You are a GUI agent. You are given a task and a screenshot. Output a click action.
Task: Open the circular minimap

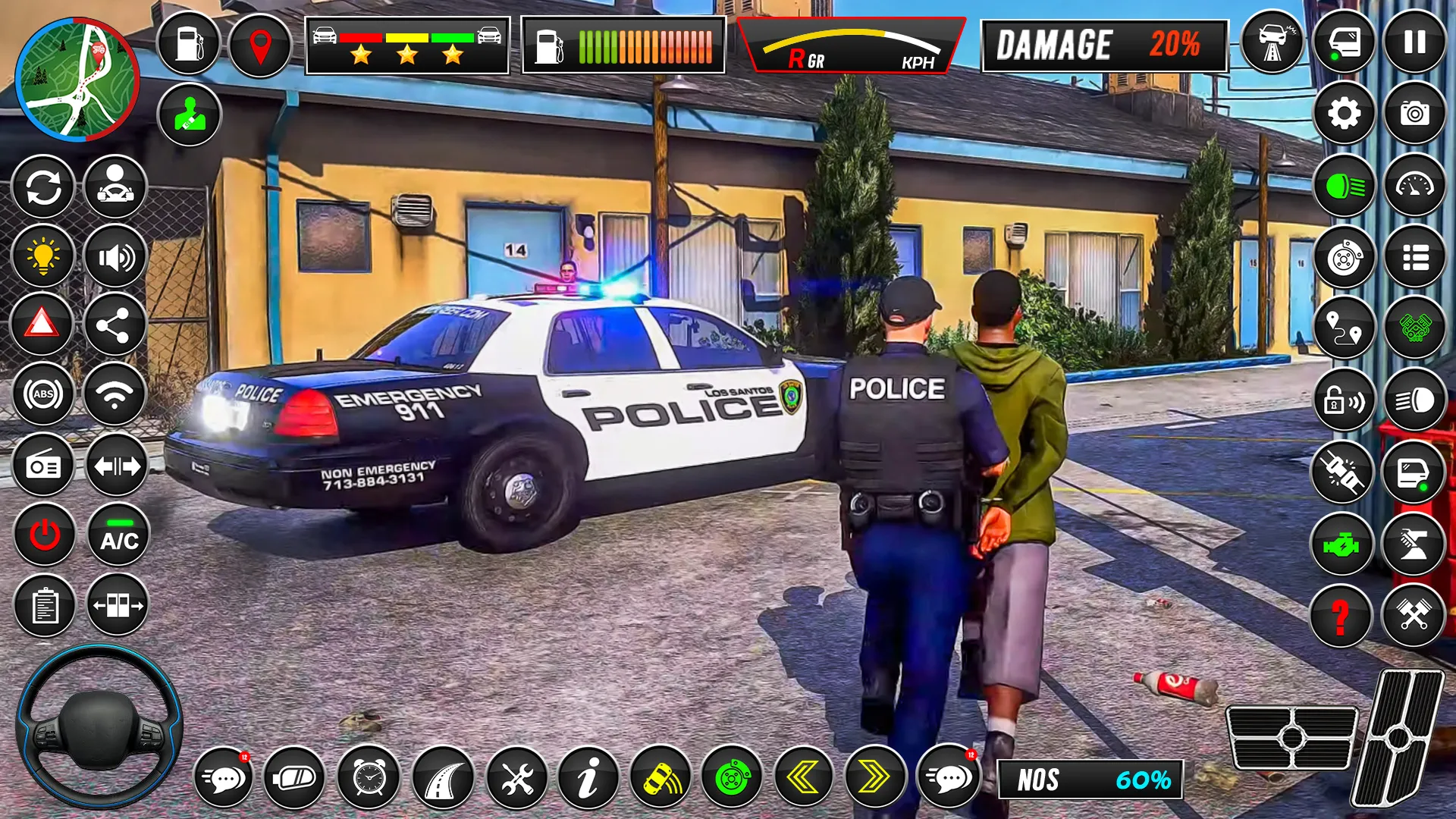77,80
